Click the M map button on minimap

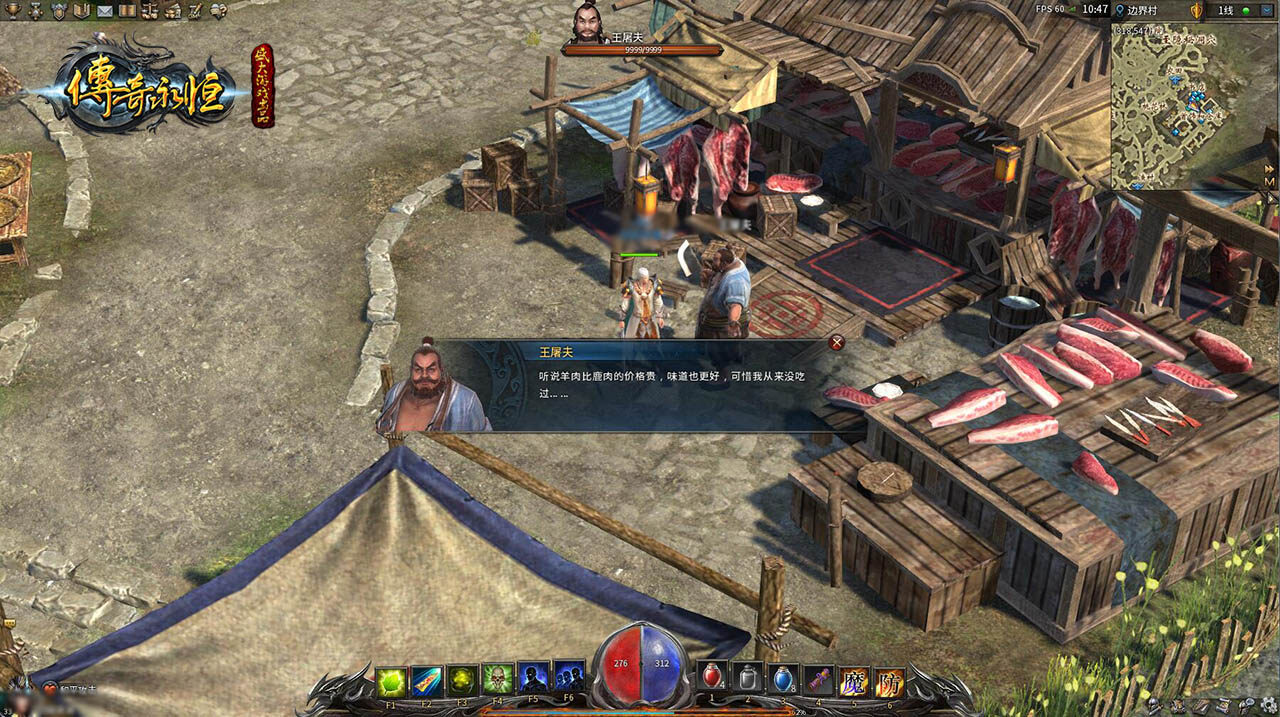(1269, 183)
